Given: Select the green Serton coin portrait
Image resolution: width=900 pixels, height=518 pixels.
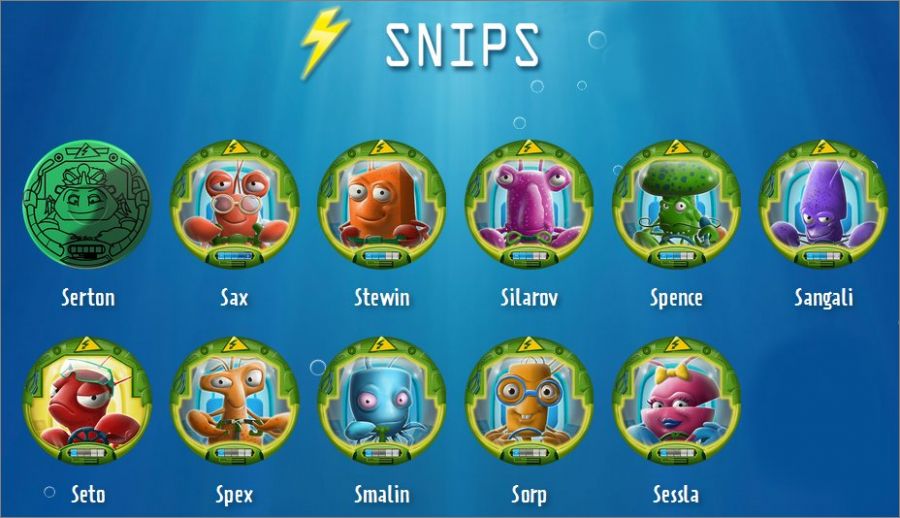Looking at the screenshot, I should [x=87, y=205].
